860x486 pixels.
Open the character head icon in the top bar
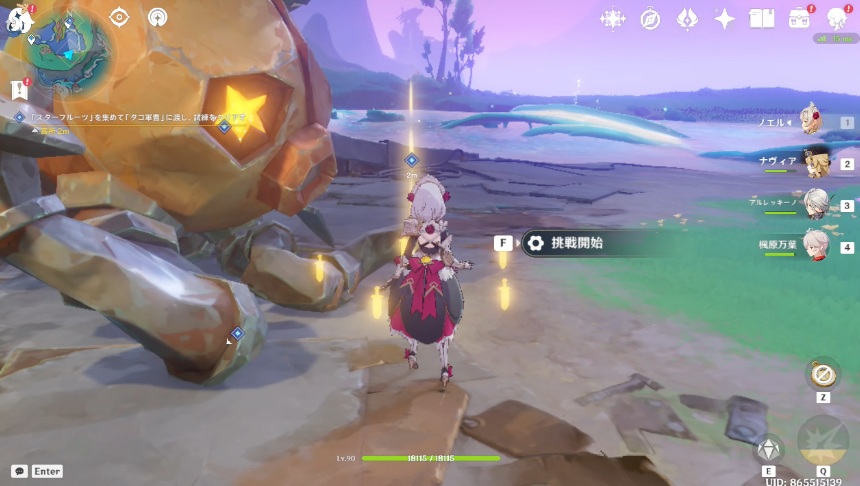(838, 19)
